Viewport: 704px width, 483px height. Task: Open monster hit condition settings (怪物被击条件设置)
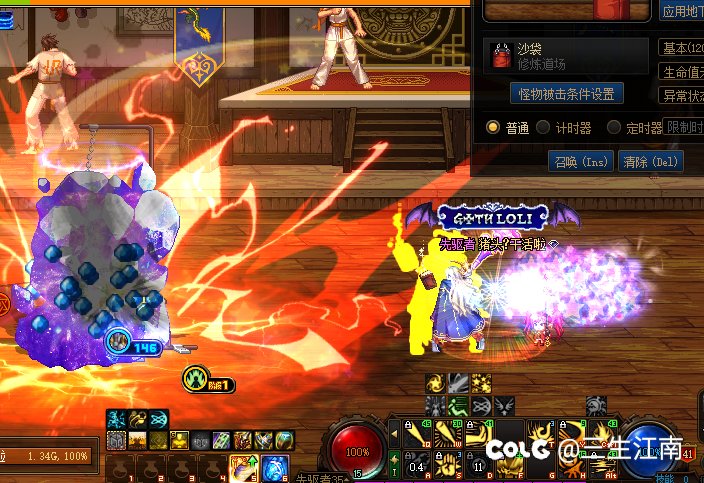pos(567,94)
